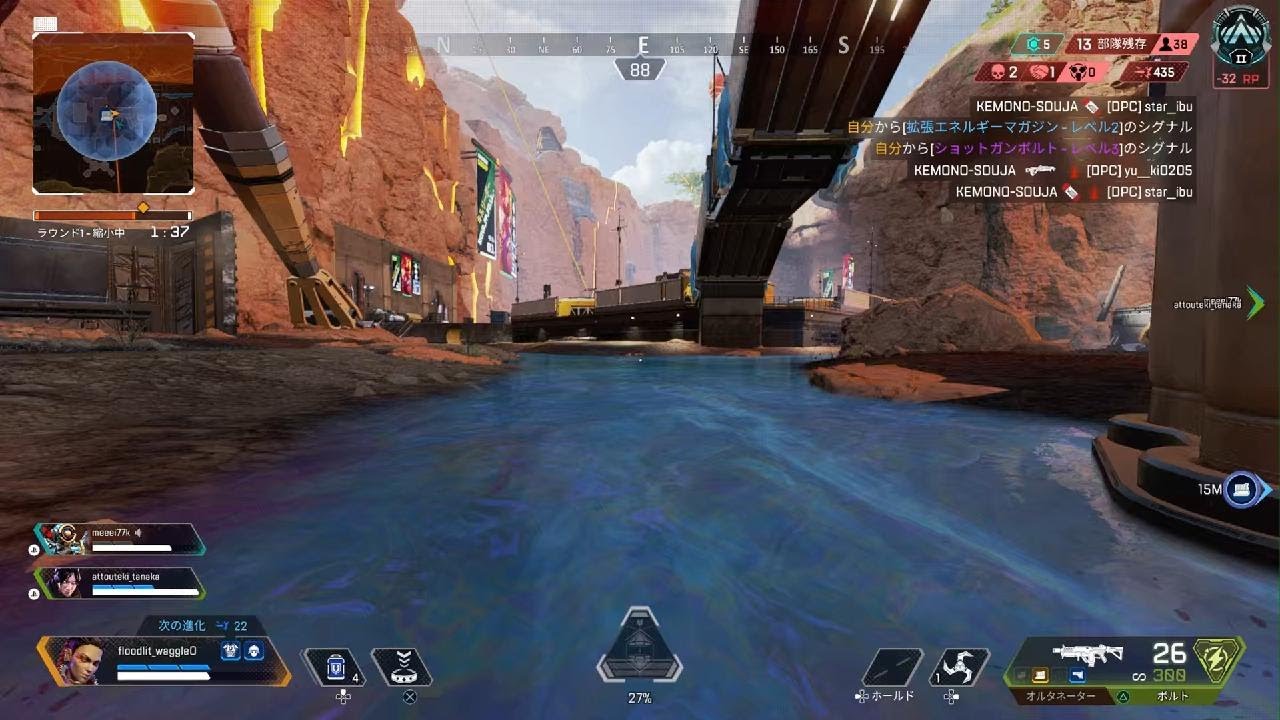Click the blue laser sight attachment icon

1077,675
